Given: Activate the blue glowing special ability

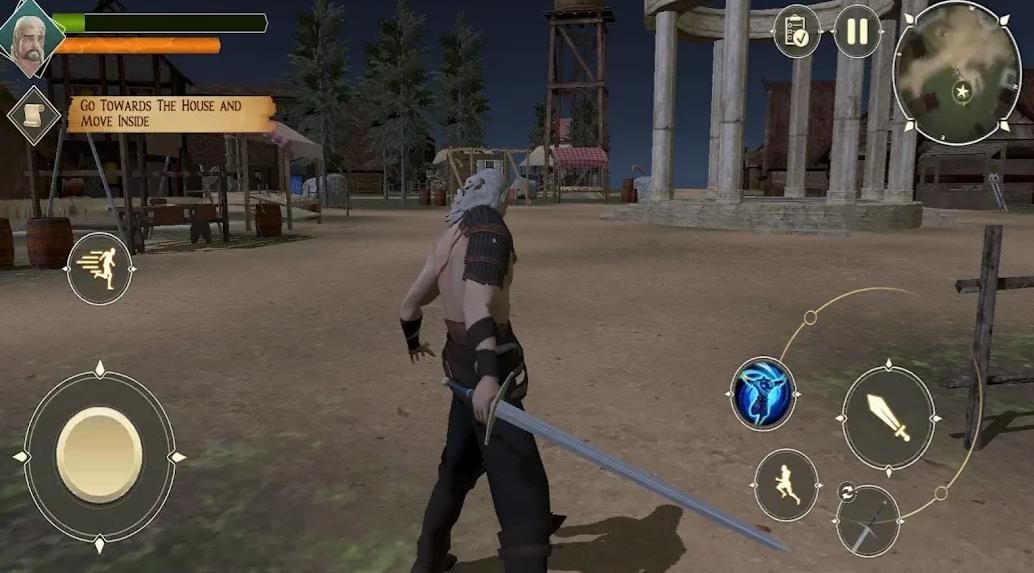Looking at the screenshot, I should tap(763, 394).
